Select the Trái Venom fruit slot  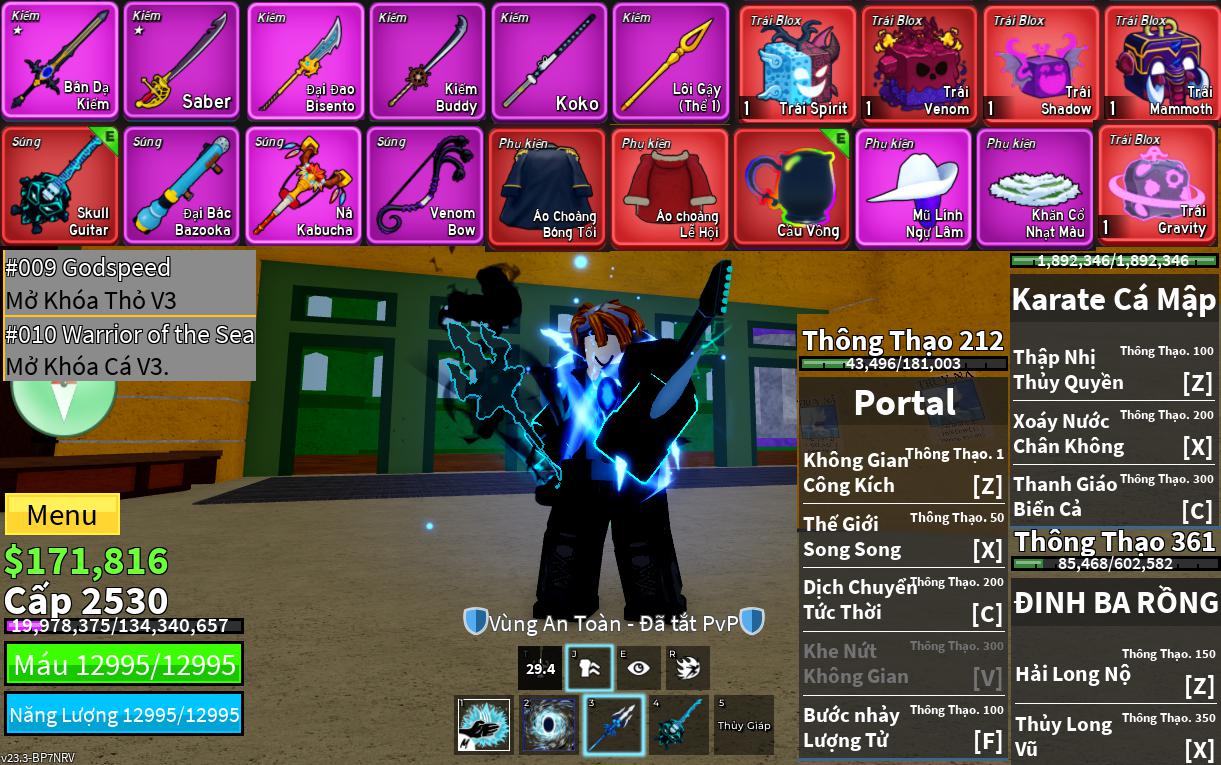coord(919,64)
